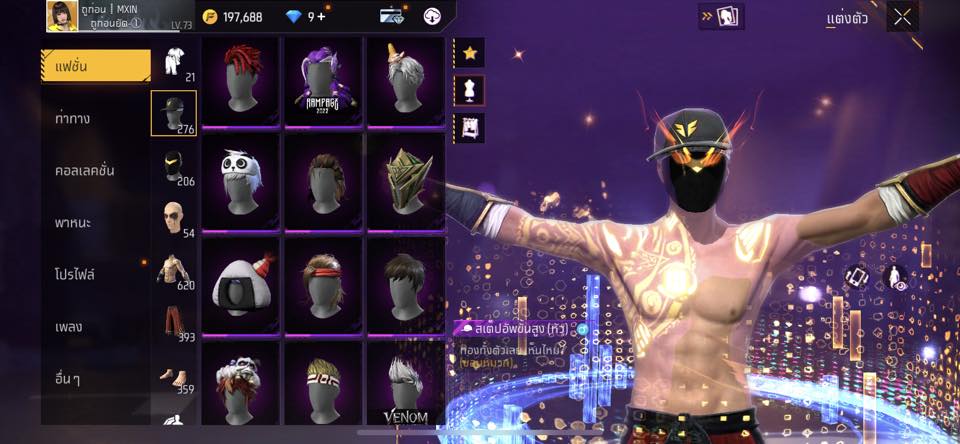Equip the red spiky hair headwear
This screenshot has height=444, width=960.
240,80
